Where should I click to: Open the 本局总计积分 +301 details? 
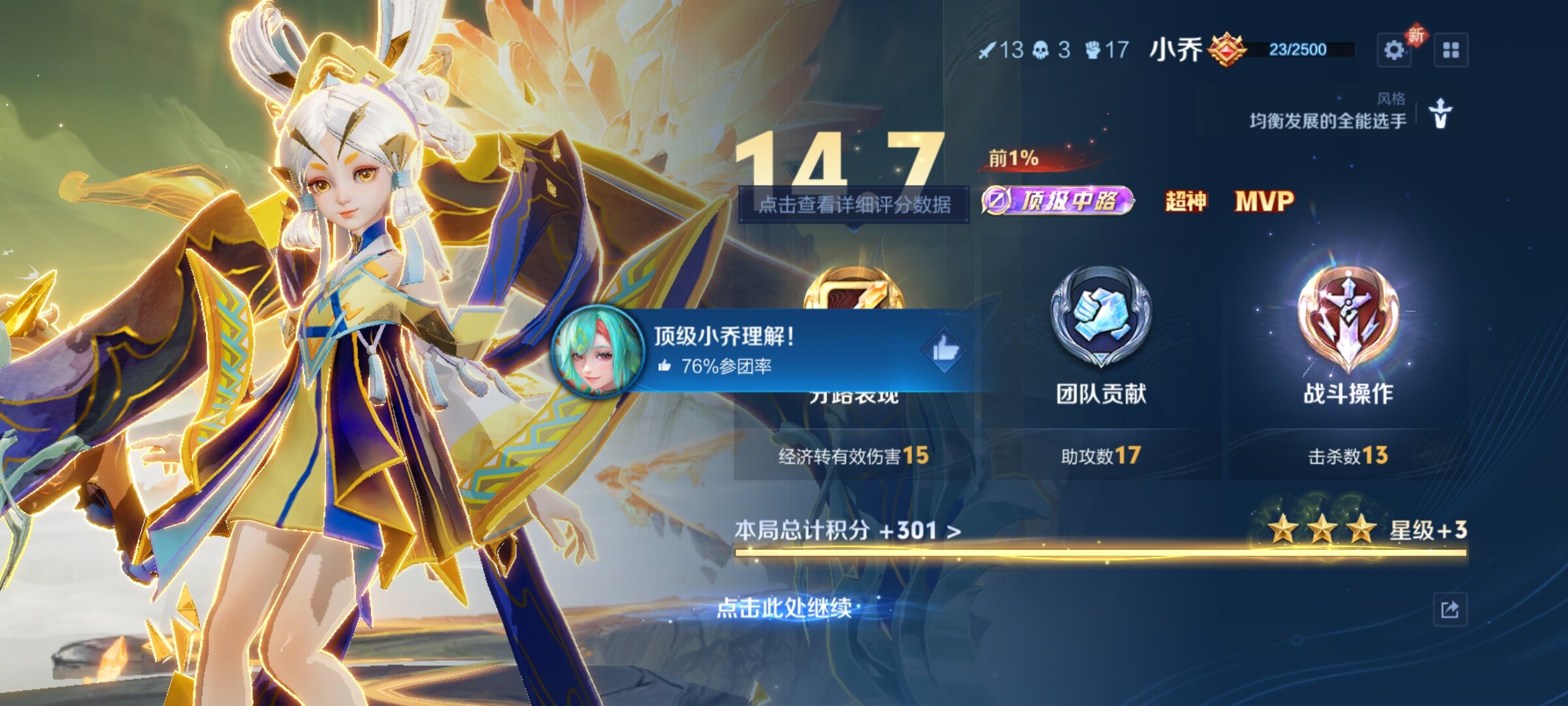click(847, 530)
